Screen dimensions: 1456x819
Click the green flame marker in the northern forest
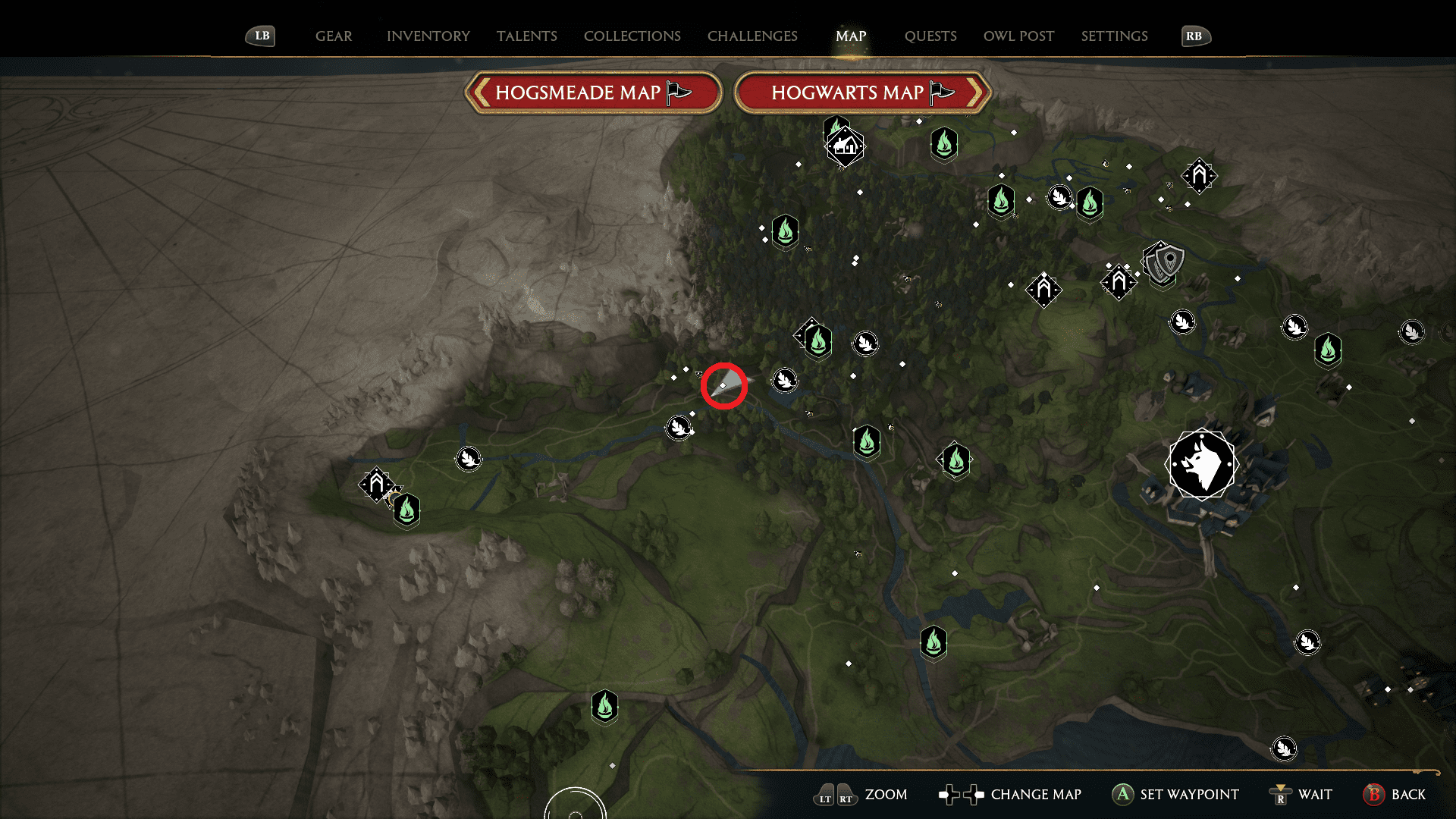[x=785, y=232]
